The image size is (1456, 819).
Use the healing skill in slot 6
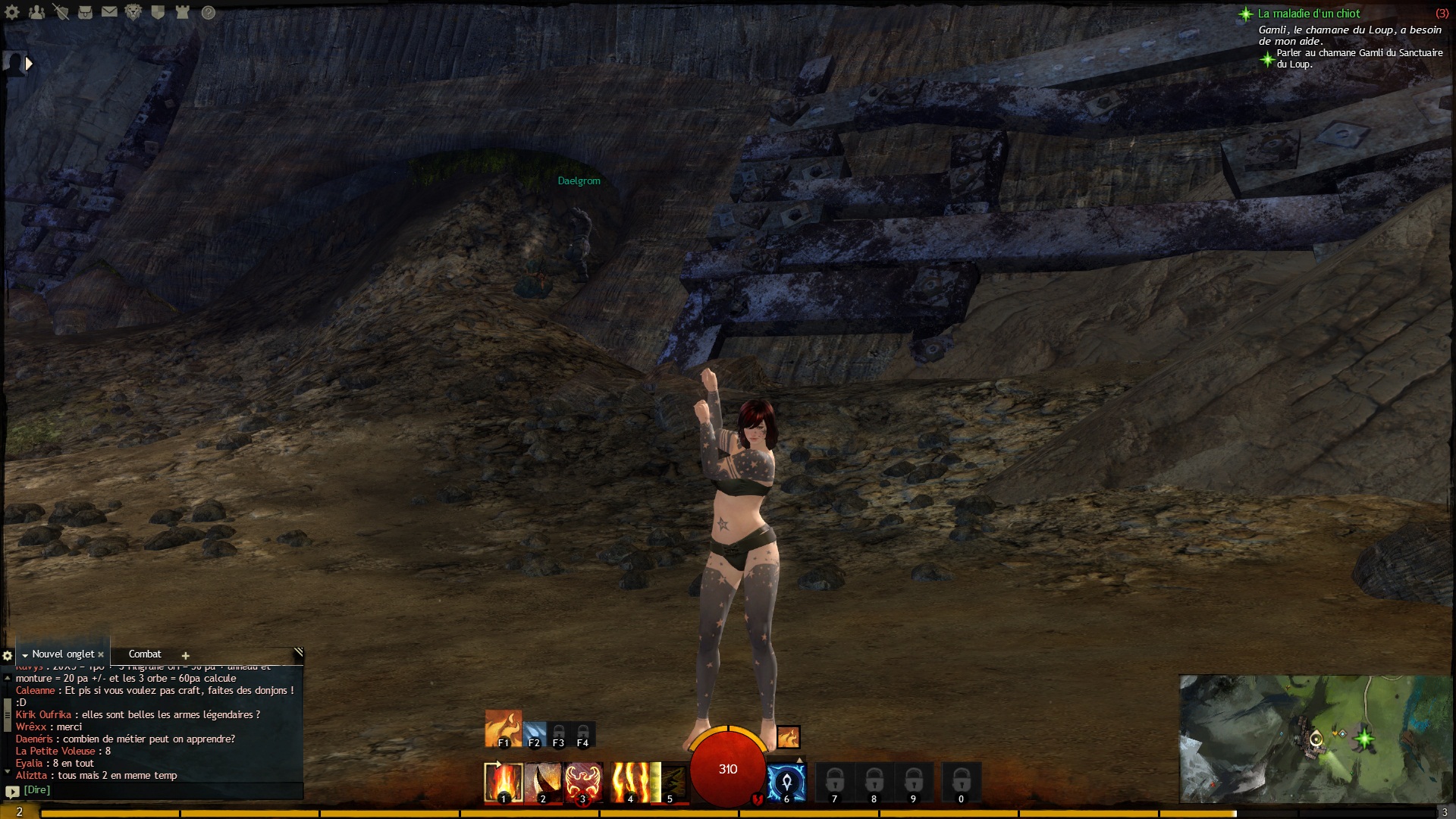[786, 783]
